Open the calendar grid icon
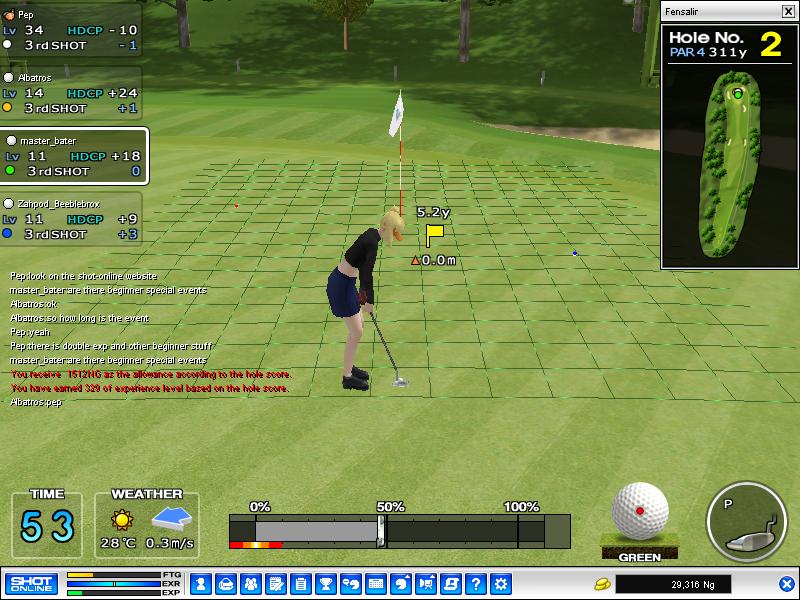The image size is (800, 600). click(x=376, y=583)
